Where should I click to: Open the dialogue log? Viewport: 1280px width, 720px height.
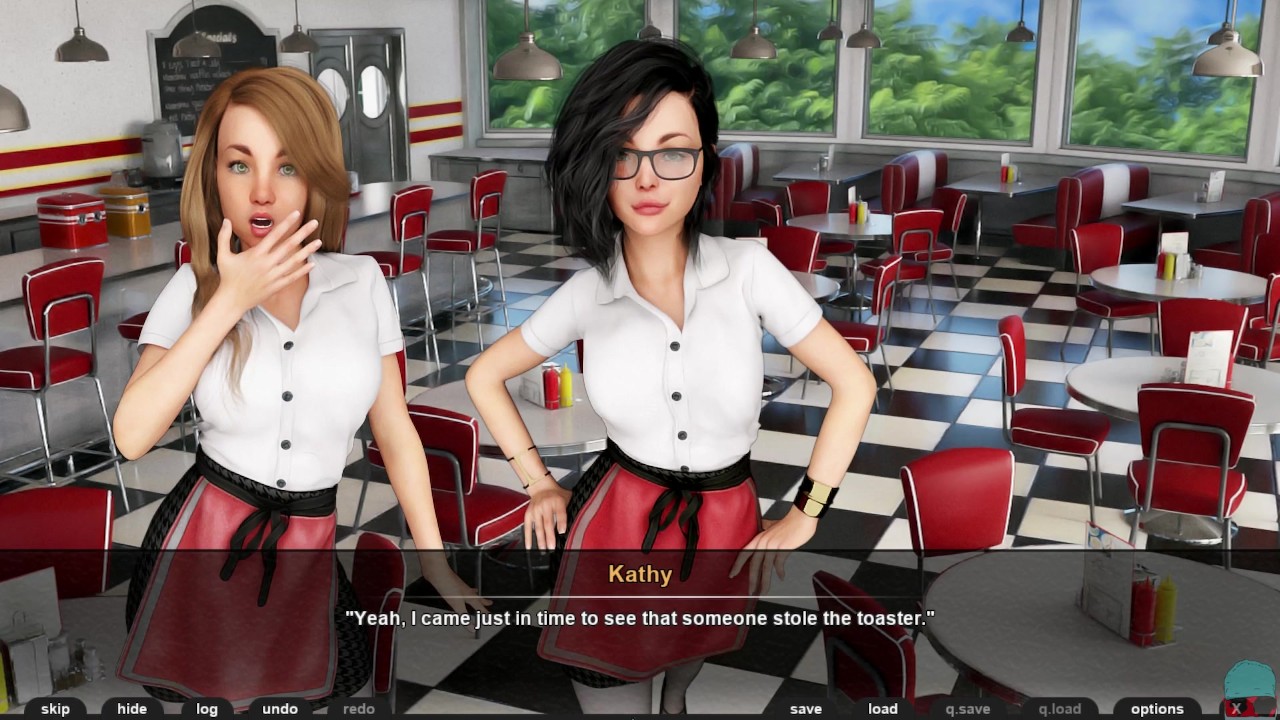207,709
